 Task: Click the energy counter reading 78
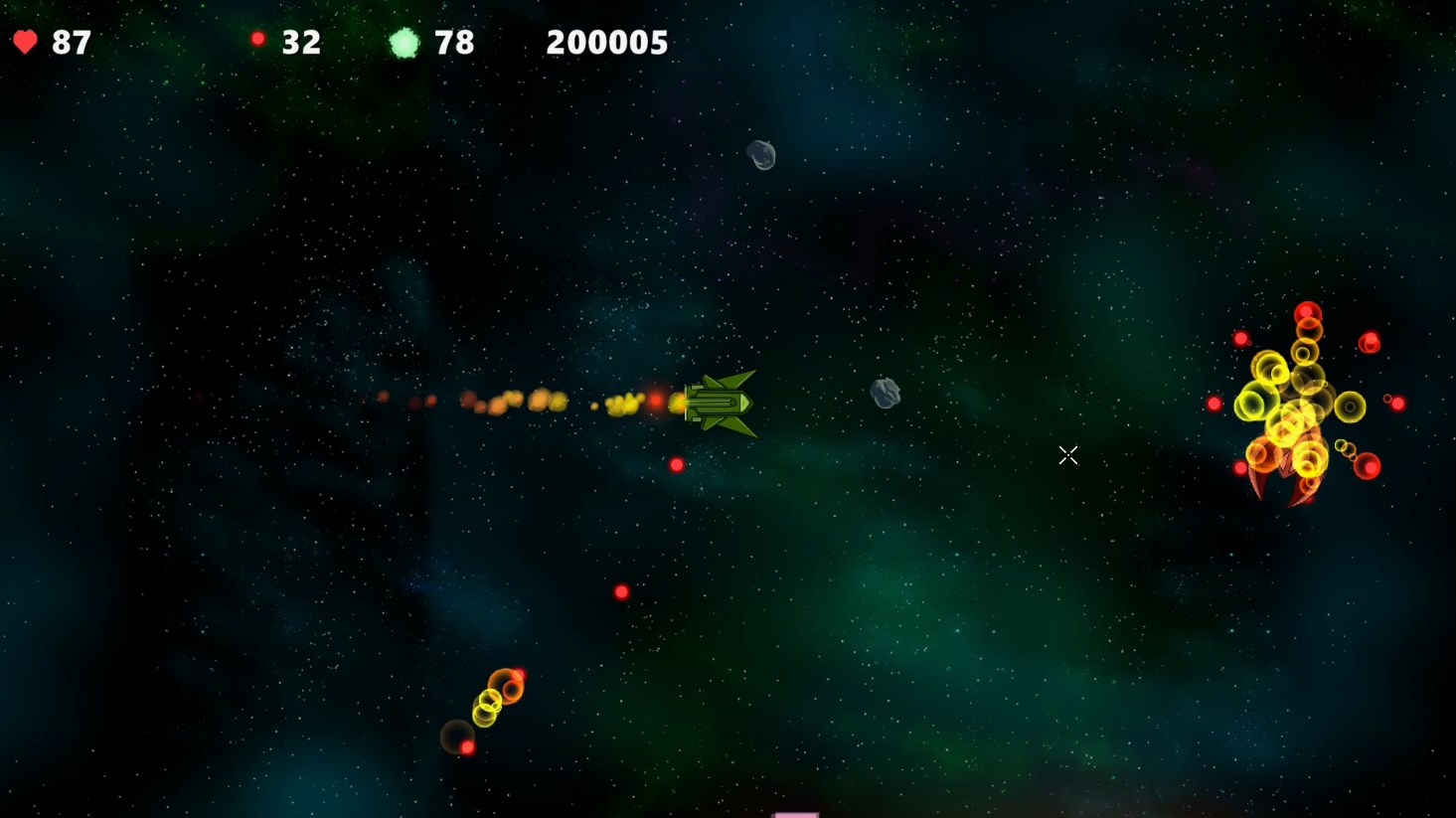click(x=455, y=42)
